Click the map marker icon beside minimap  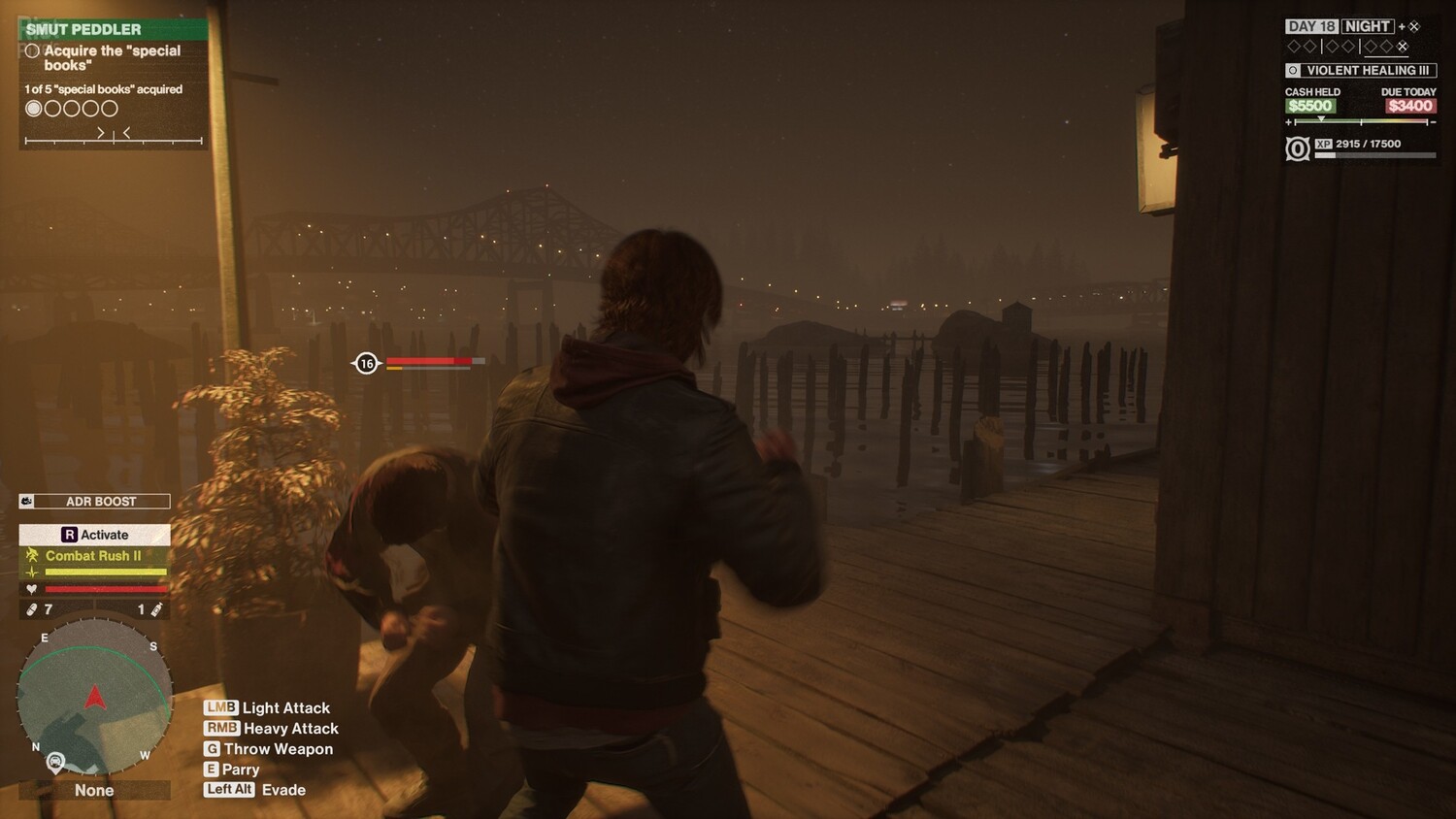click(56, 762)
